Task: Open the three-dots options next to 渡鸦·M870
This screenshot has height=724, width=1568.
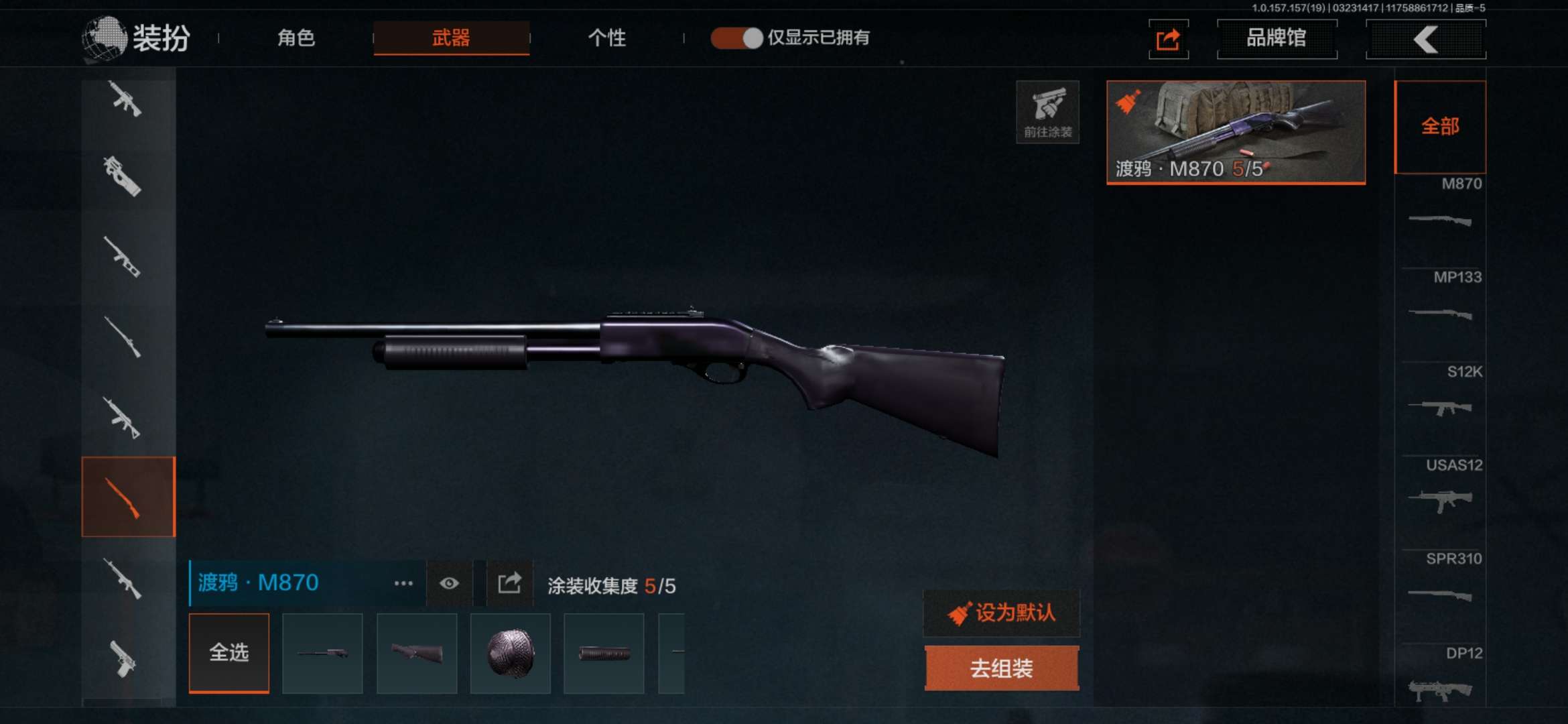Action: (x=403, y=583)
